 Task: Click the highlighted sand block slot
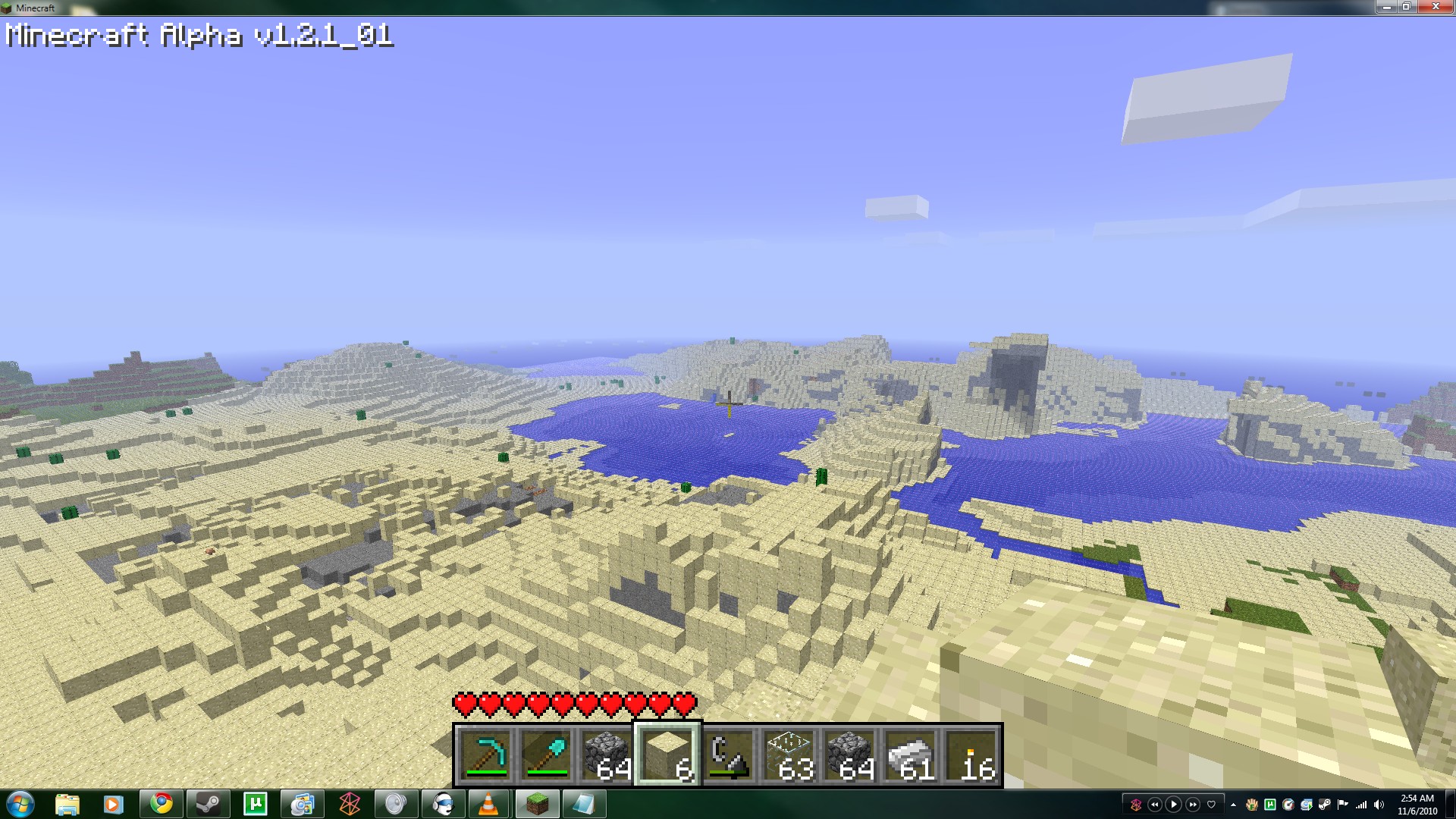point(667,755)
